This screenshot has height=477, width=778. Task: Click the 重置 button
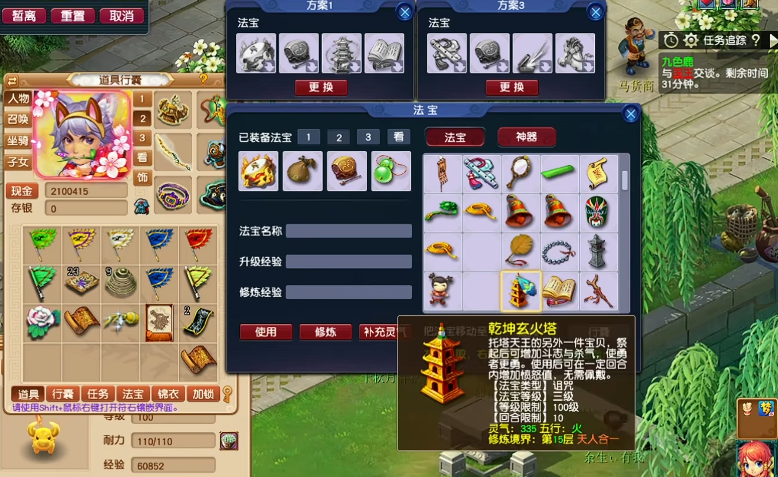click(72, 16)
